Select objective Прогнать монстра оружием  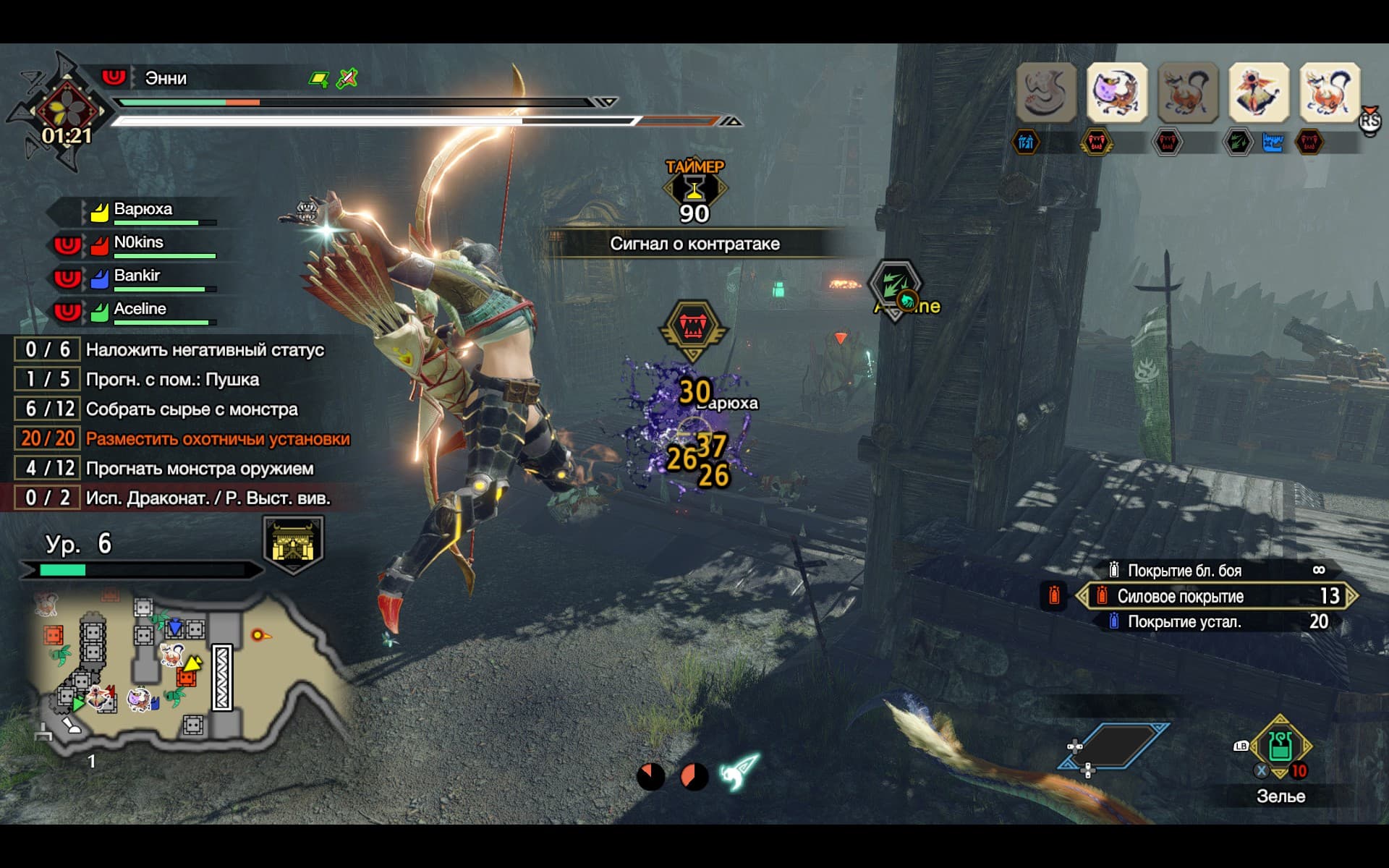pyautogui.click(x=200, y=469)
